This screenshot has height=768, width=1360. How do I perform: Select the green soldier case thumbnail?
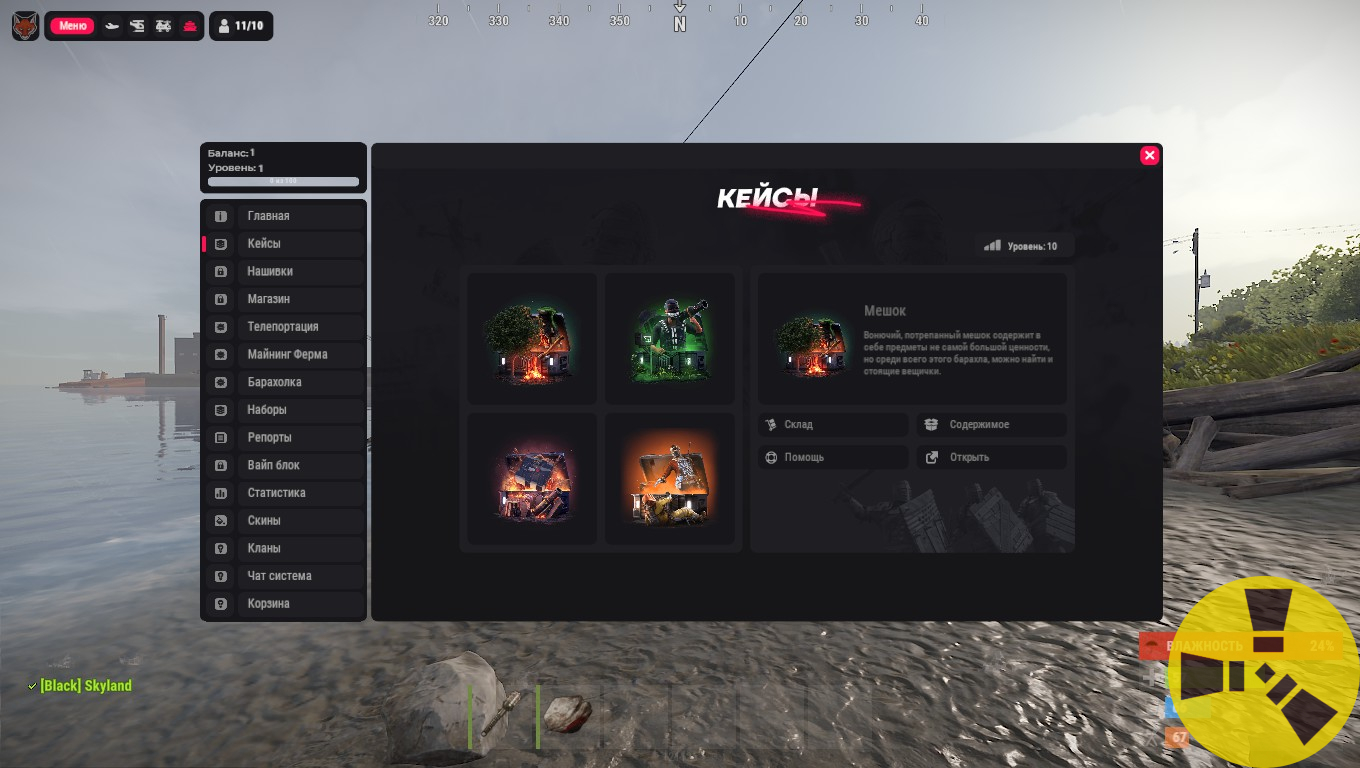click(669, 339)
